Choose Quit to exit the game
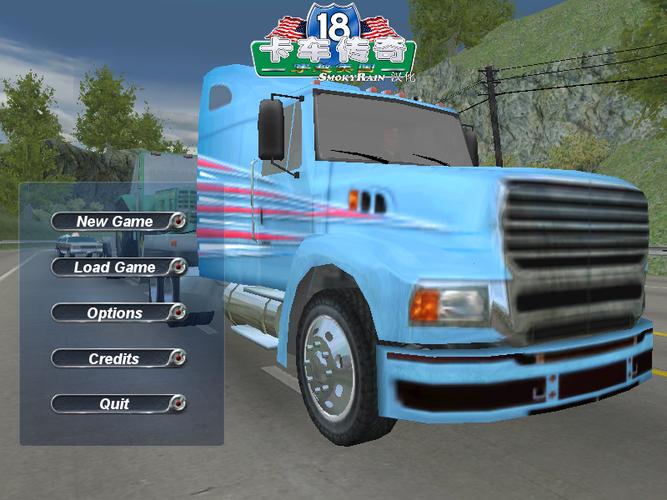Viewport: 667px width, 500px height. 117,404
